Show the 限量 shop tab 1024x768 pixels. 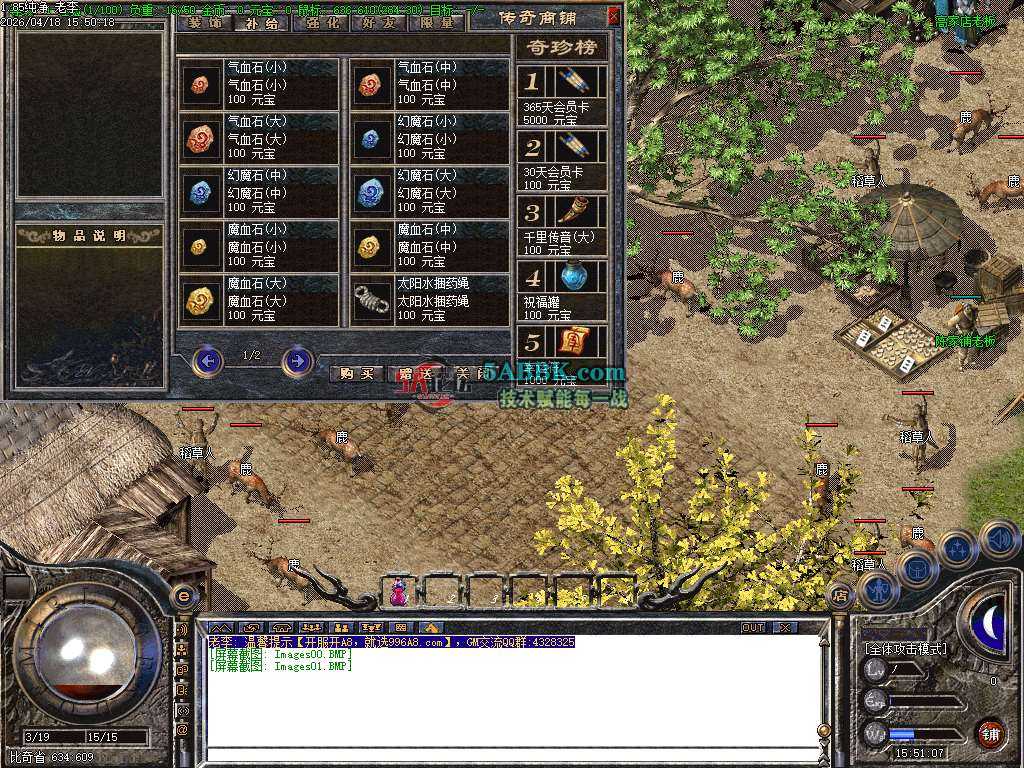click(438, 23)
